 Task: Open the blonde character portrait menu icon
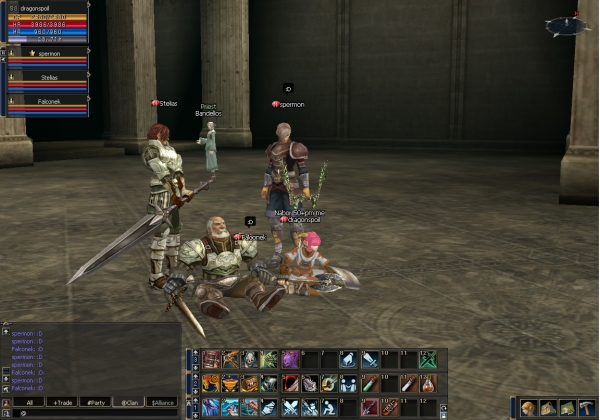pyautogui.click(x=529, y=408)
